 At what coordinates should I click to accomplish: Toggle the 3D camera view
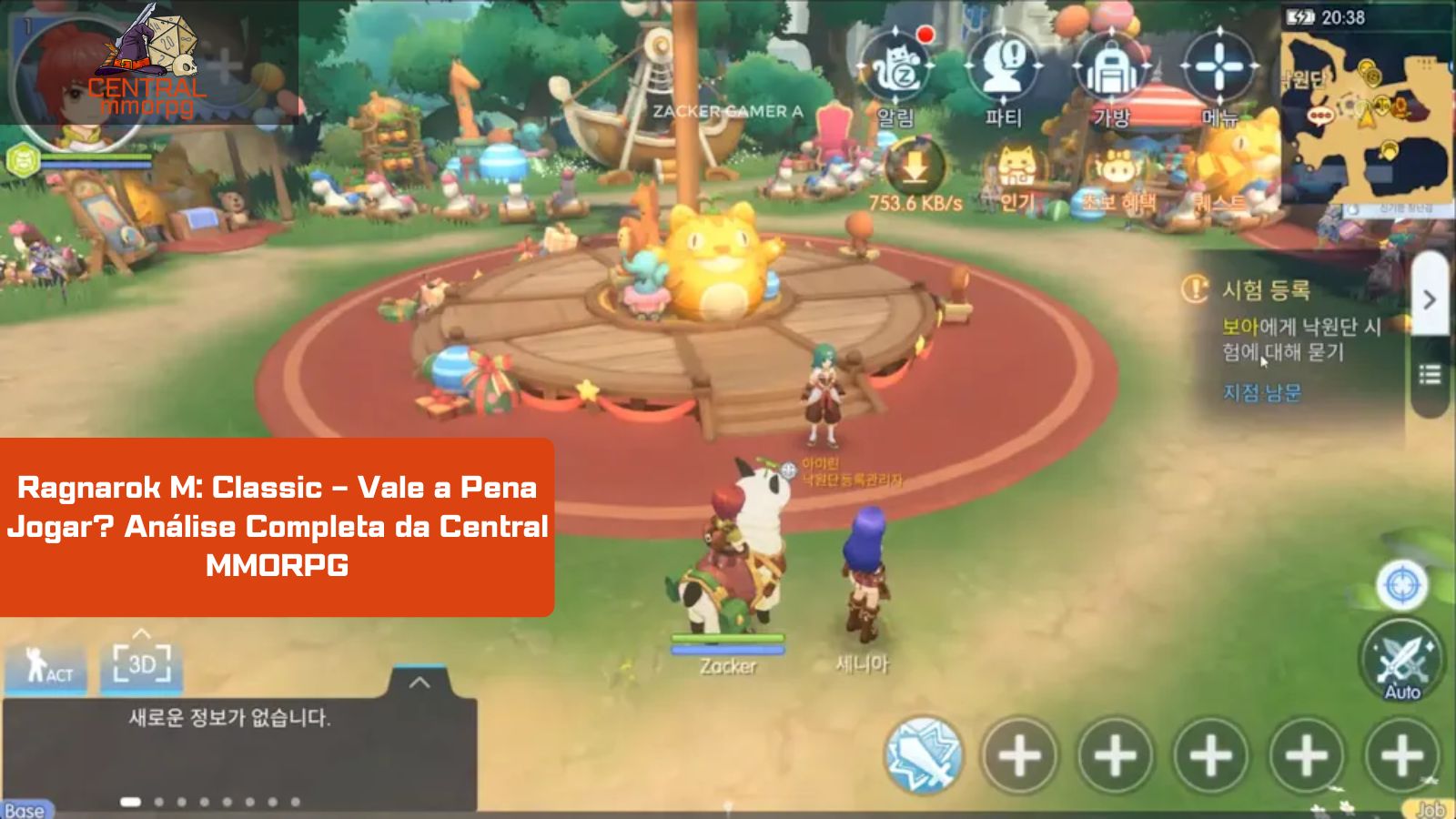coord(141,665)
